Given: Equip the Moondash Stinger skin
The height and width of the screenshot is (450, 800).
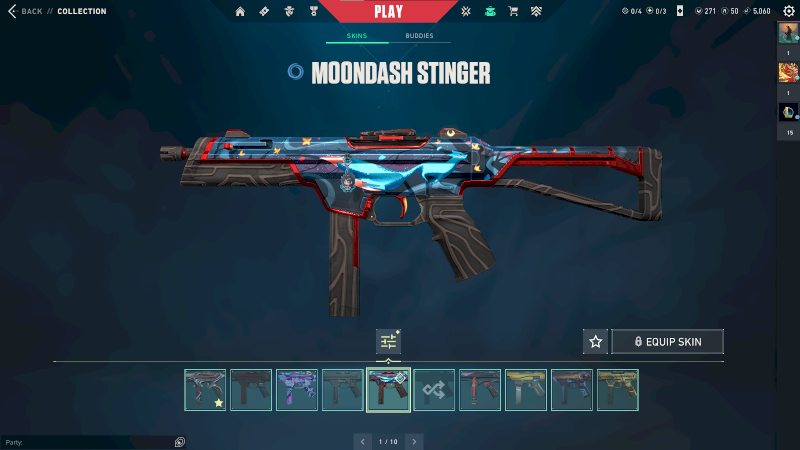Looking at the screenshot, I should coord(667,342).
